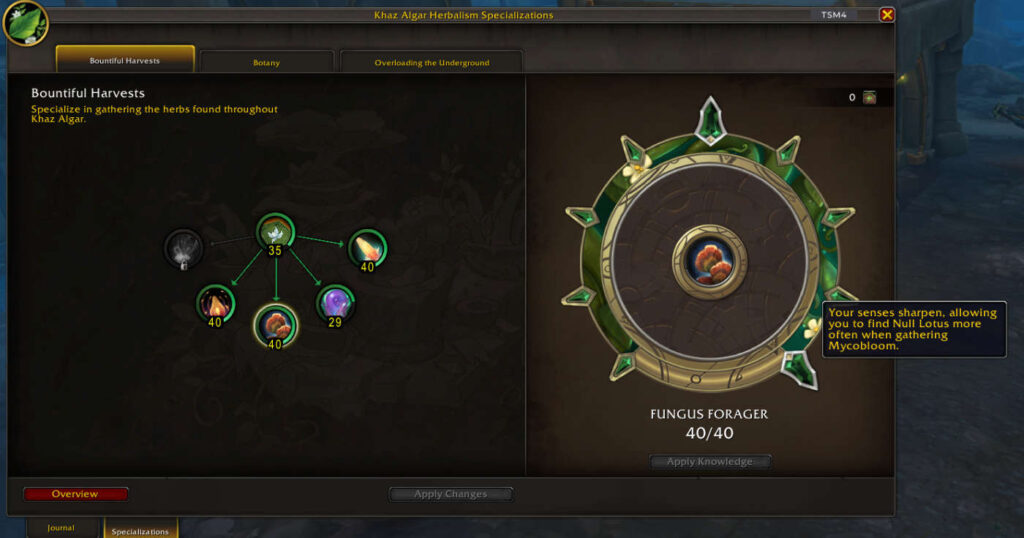The width and height of the screenshot is (1024, 538).
Task: Select the Bountiful Harvests tab
Action: 125,60
